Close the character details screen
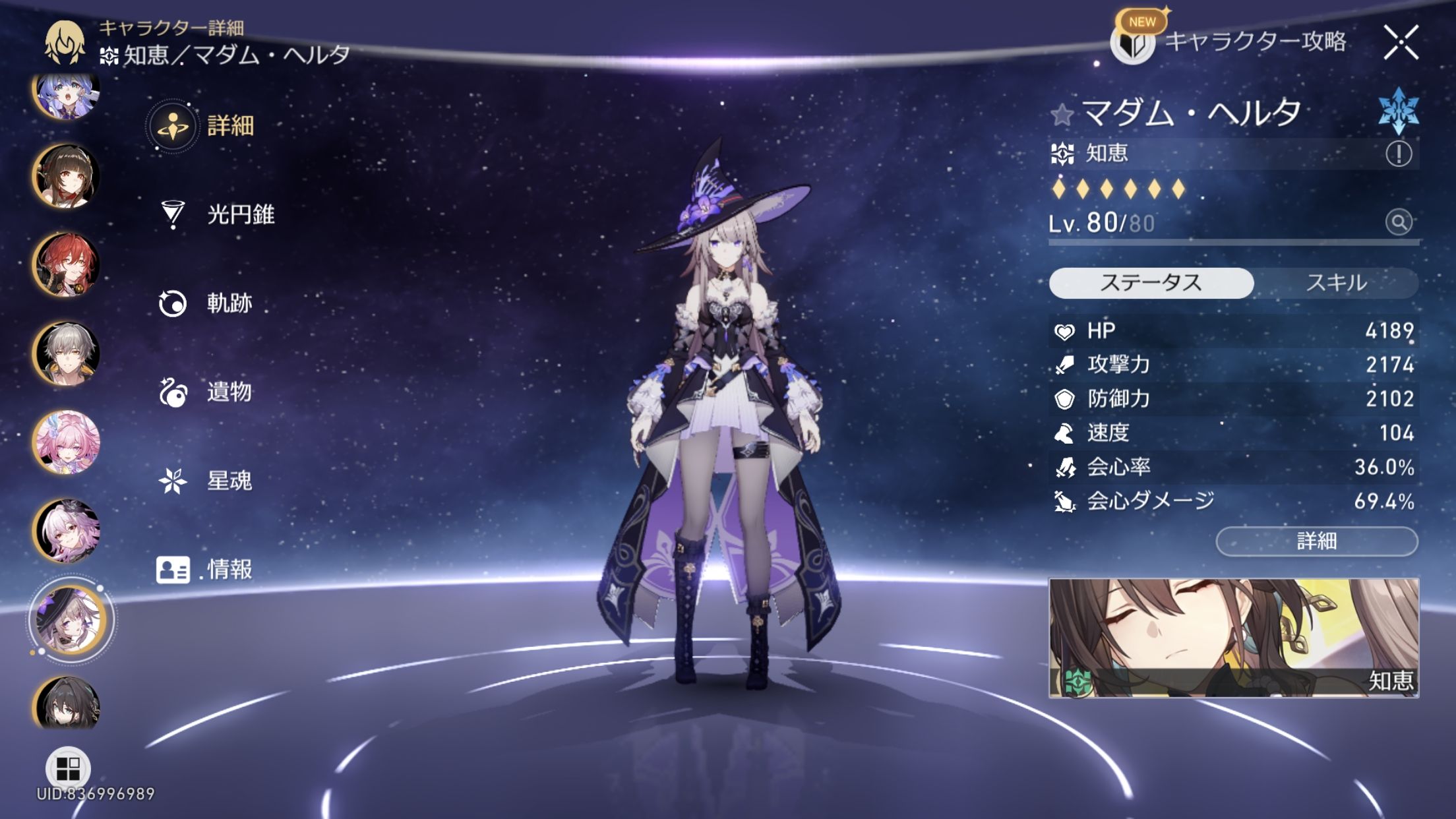 click(x=1401, y=43)
